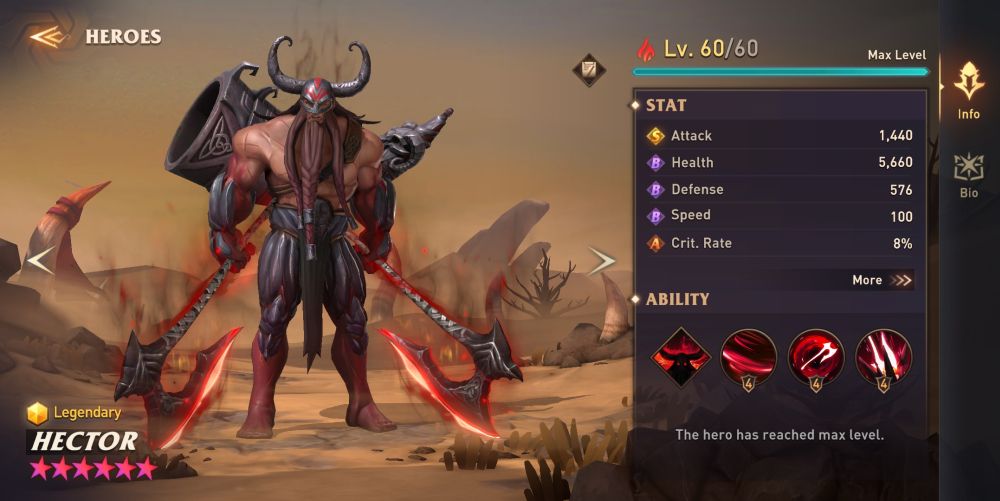Select the red axe ability icon
This screenshot has width=1000, height=501.
tap(816, 357)
